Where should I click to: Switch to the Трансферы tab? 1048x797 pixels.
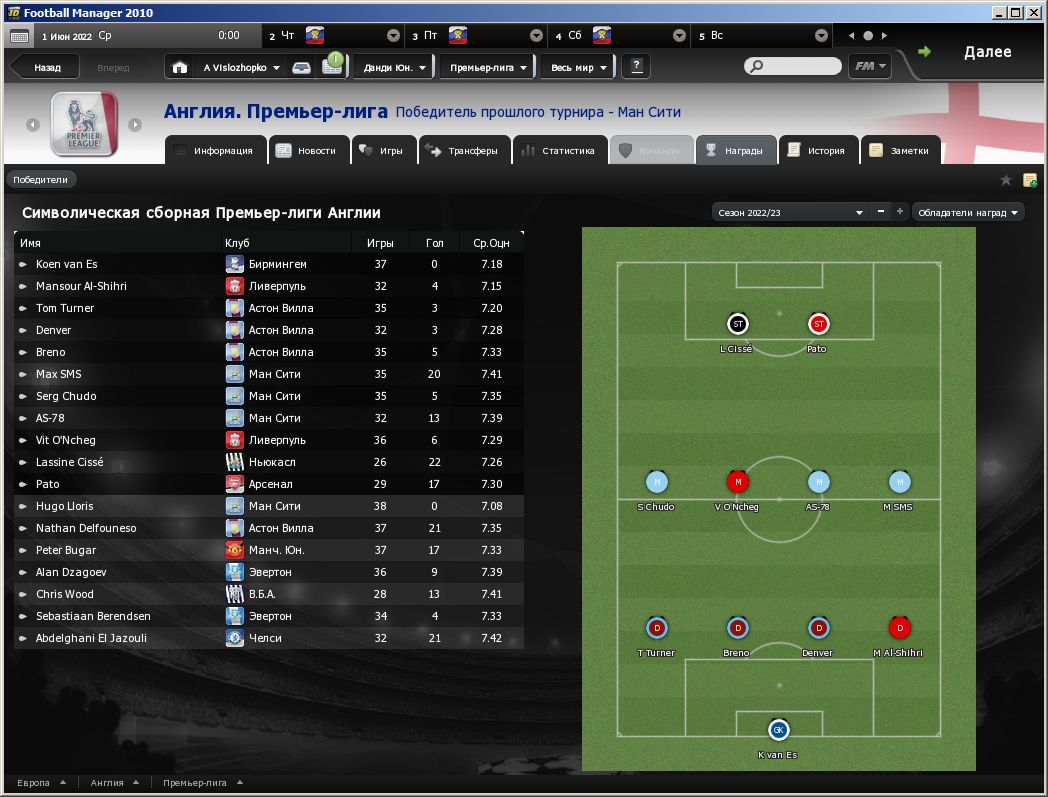click(x=462, y=151)
